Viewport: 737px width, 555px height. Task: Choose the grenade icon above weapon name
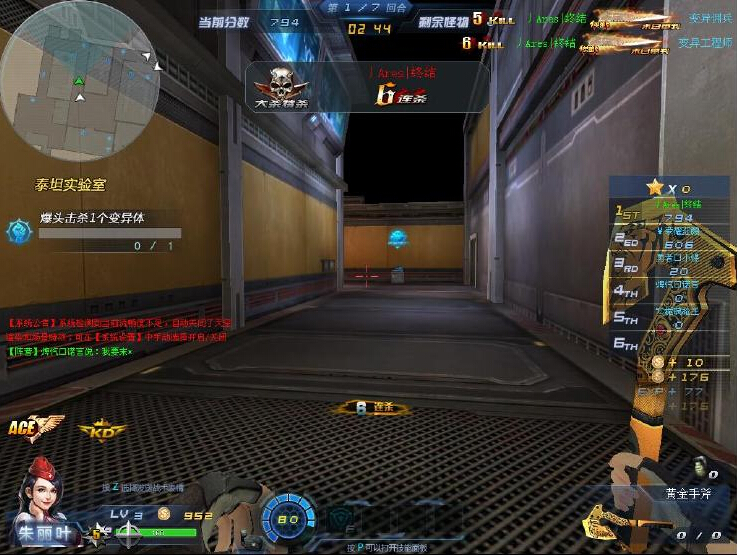click(x=700, y=470)
